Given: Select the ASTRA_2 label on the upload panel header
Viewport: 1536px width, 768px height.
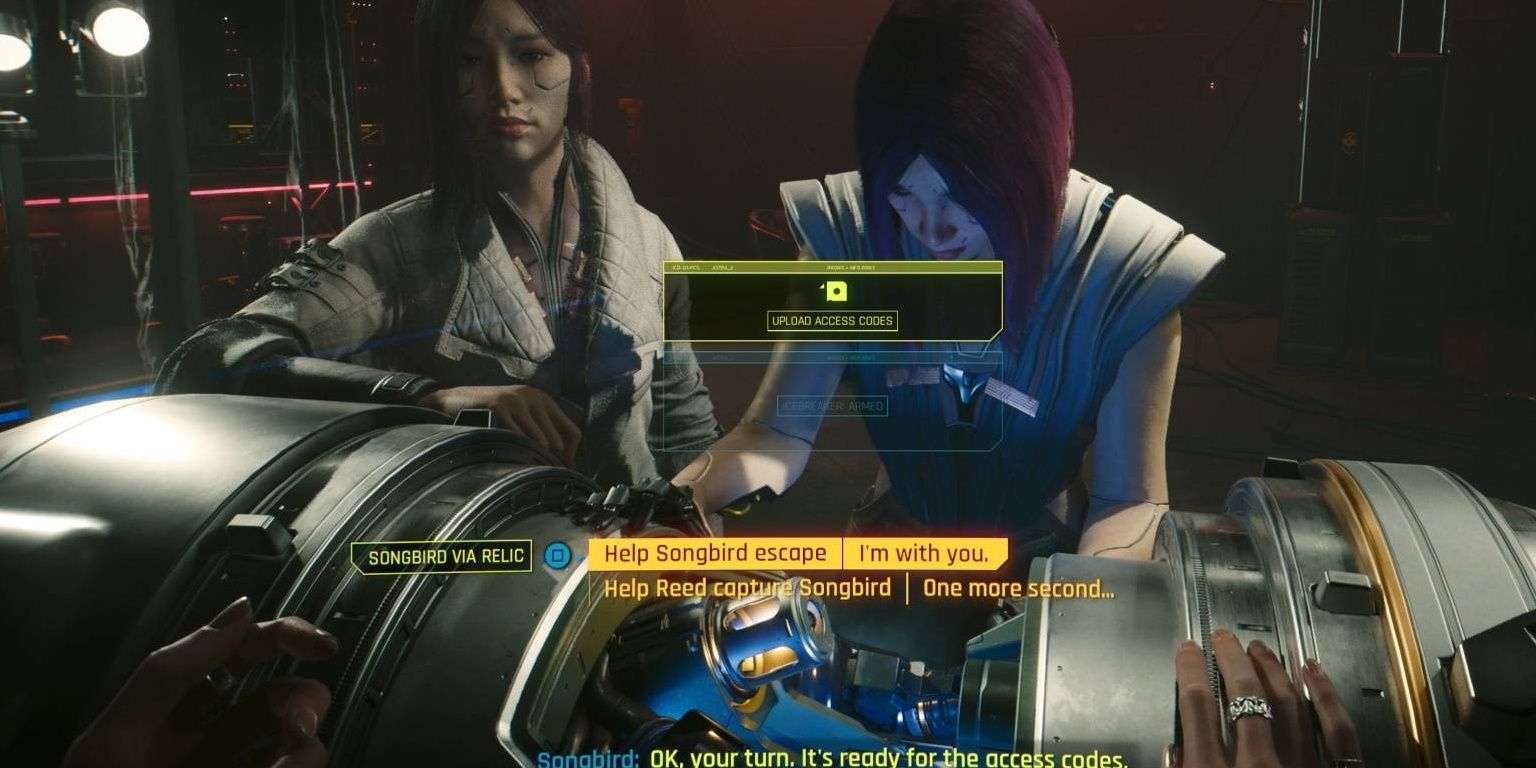Looking at the screenshot, I should tap(722, 267).
